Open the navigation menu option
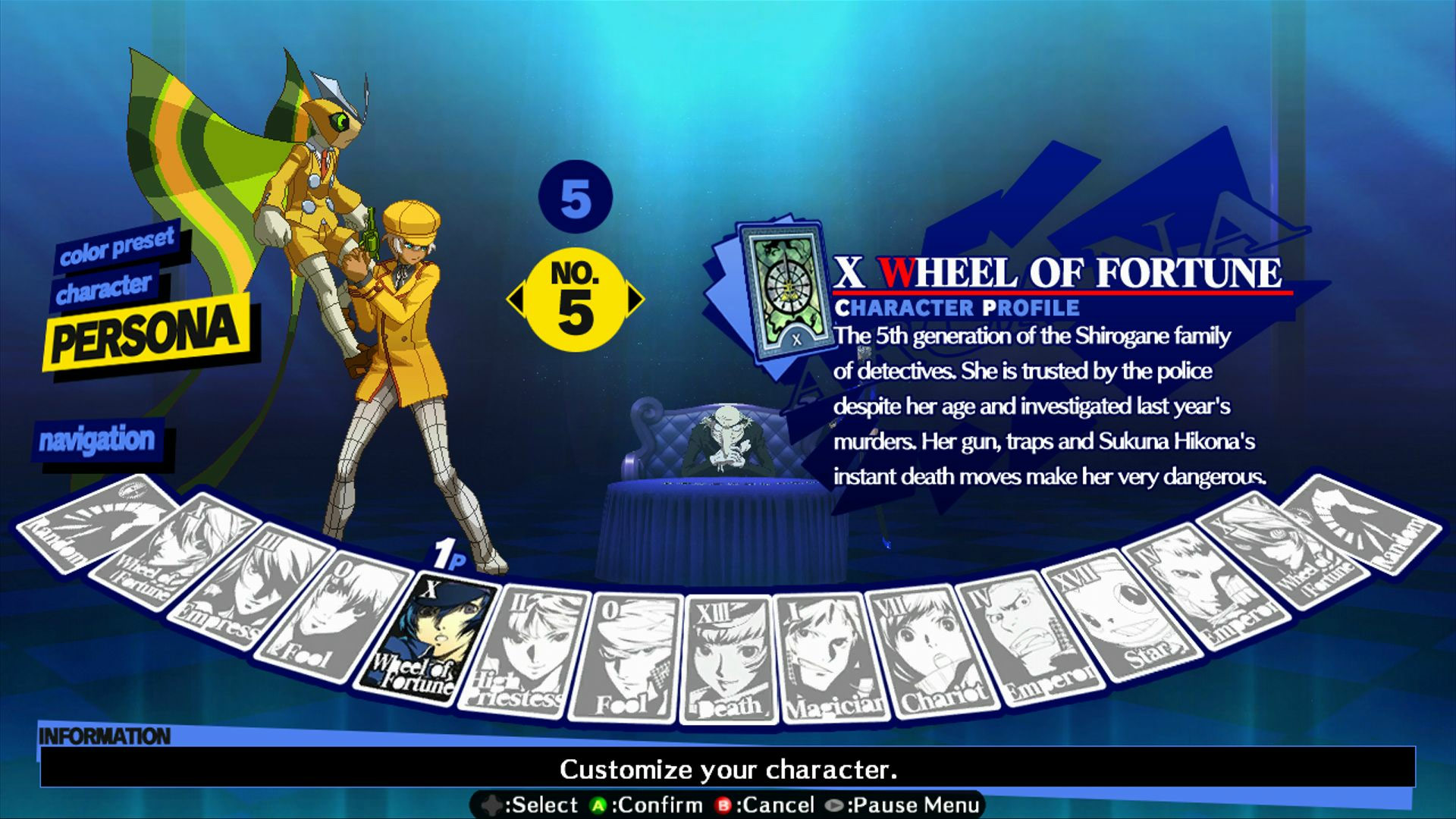The image size is (1456, 819). pos(99,438)
